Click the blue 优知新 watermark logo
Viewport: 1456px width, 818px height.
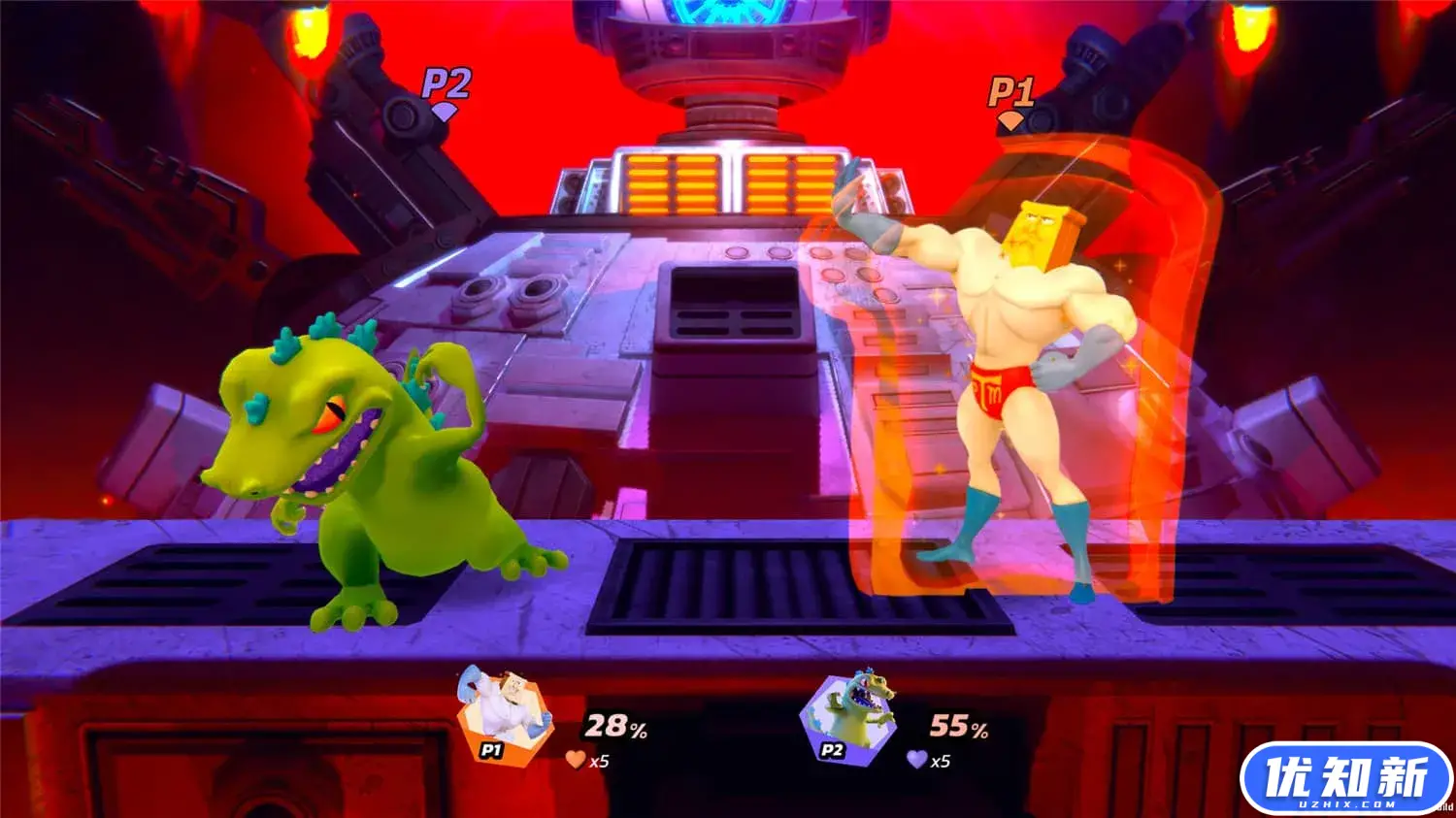point(1345,778)
